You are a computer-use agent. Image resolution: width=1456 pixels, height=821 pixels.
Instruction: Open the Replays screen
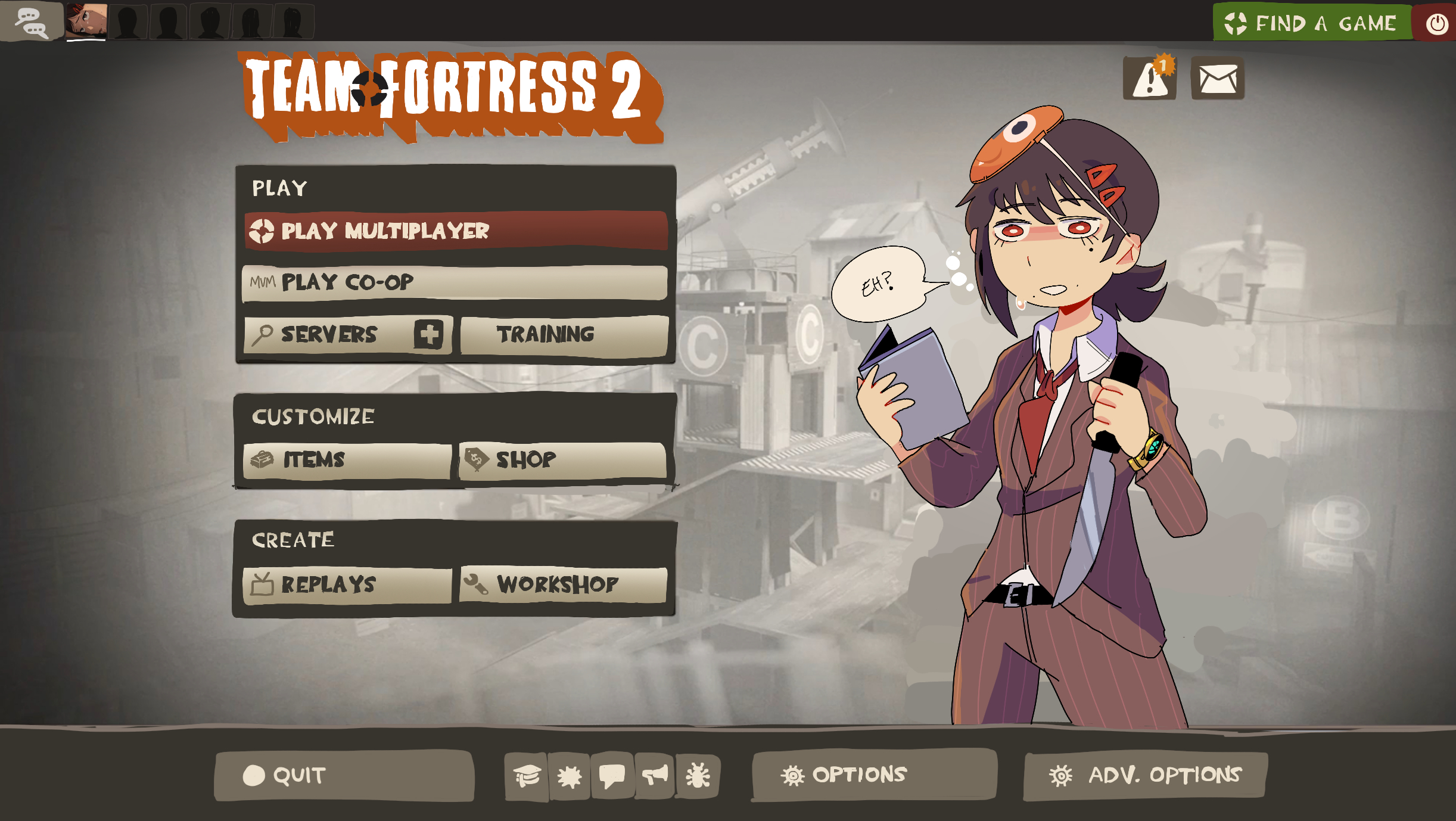(347, 585)
